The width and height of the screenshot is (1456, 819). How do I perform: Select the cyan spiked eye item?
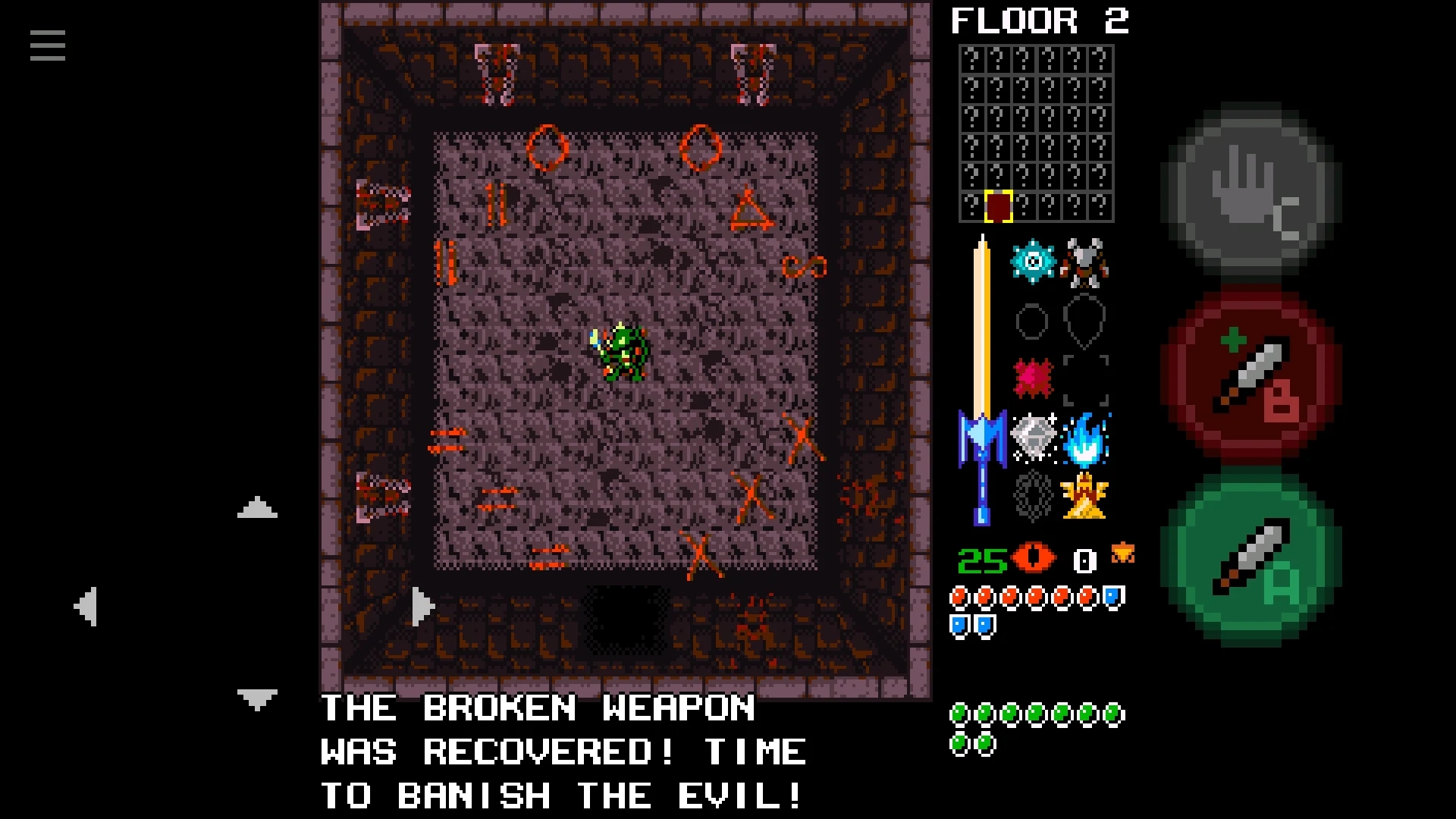pyautogui.click(x=1033, y=262)
